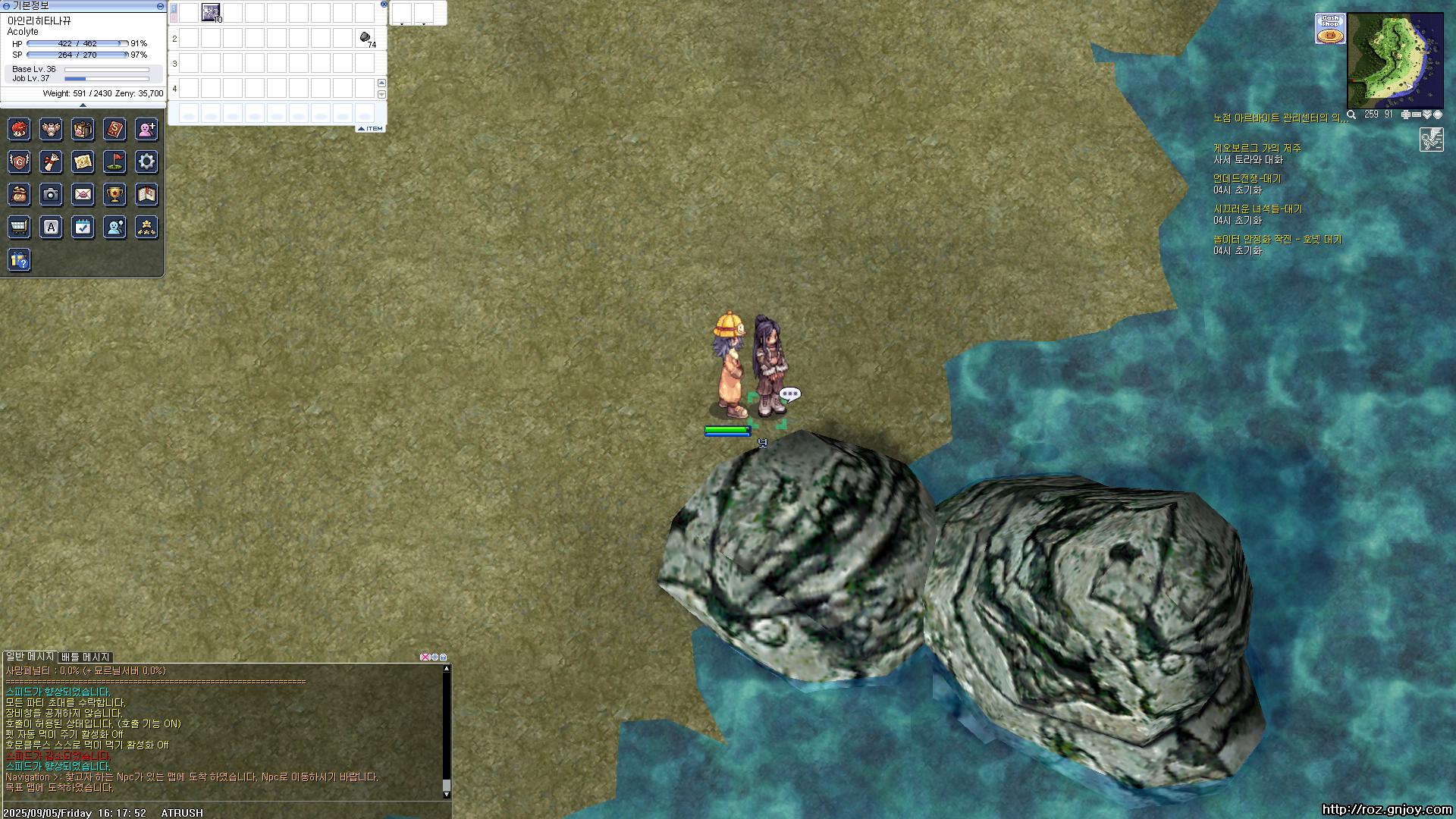Screen dimensions: 1456x819
Task: Collapse the 기본정보 window with minimize button
Action: tap(160, 6)
